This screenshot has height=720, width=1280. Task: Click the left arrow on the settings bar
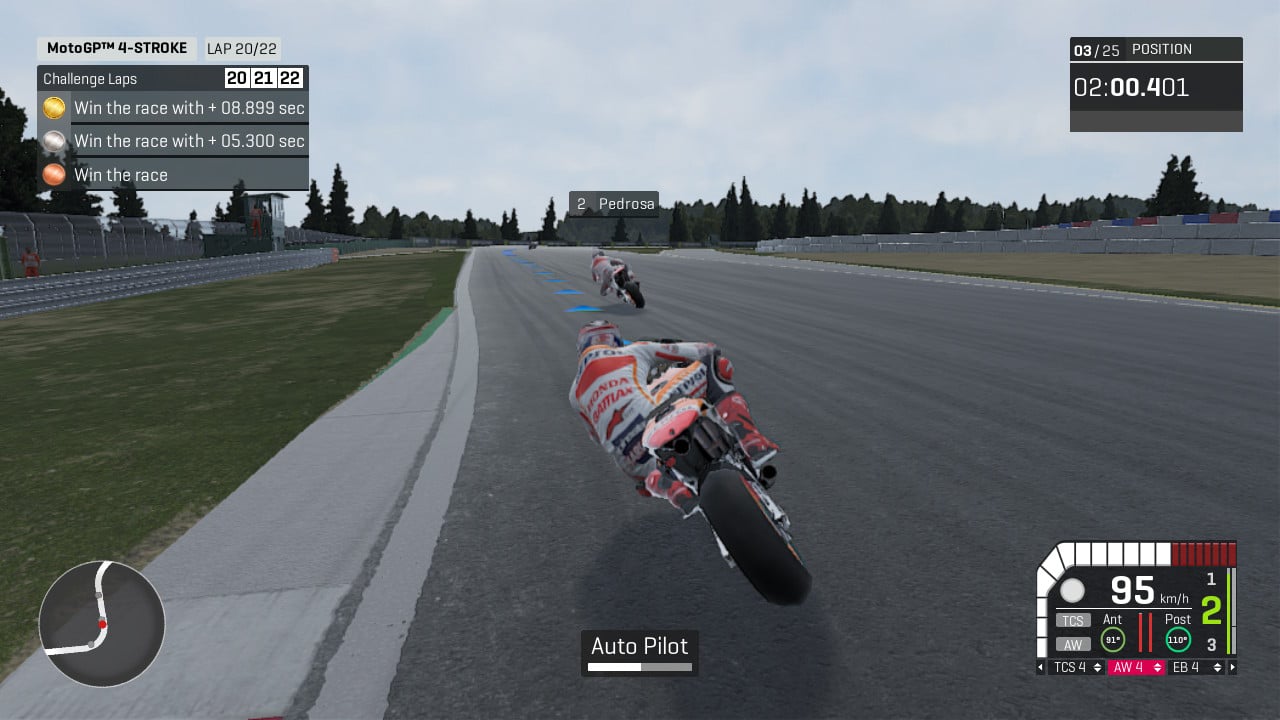click(x=1041, y=667)
